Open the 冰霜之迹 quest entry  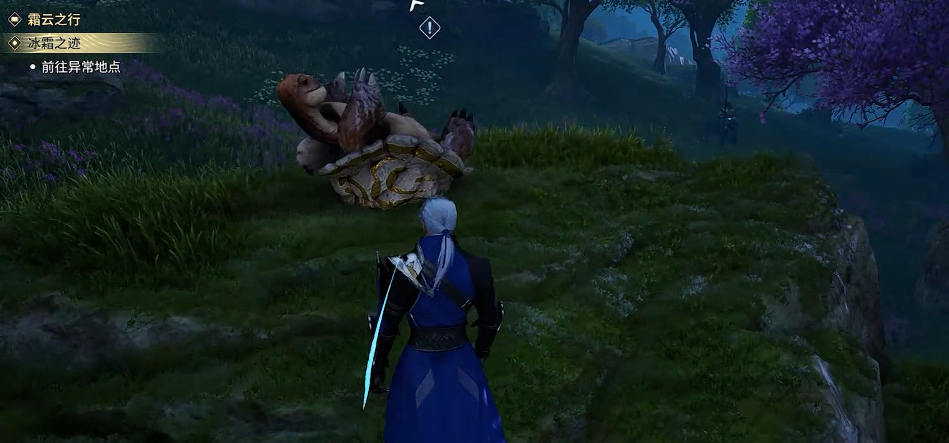pos(54,43)
